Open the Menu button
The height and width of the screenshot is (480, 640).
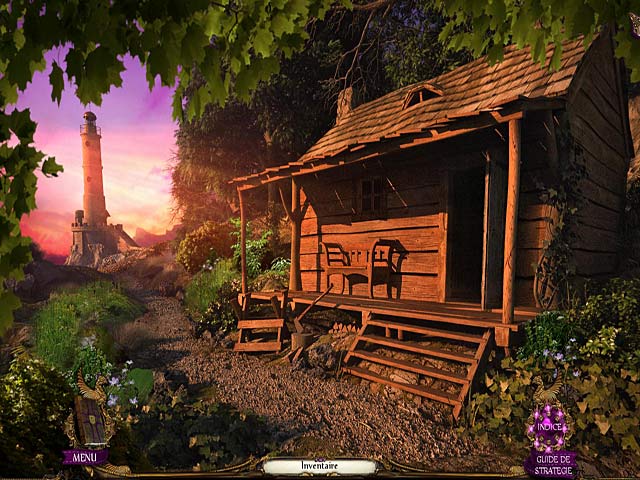pyautogui.click(x=85, y=458)
